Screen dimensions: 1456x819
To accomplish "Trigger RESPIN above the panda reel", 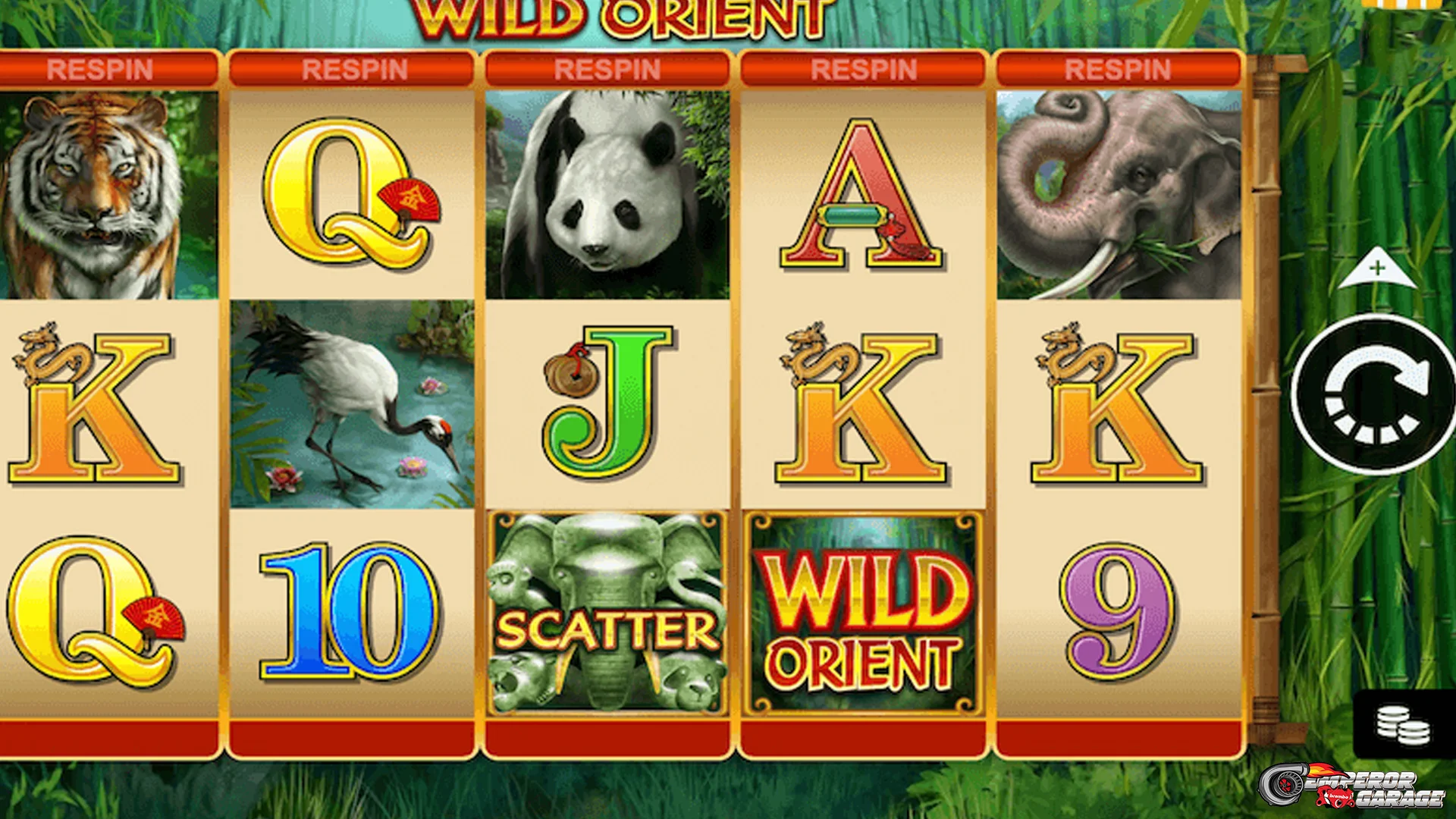I will click(607, 68).
